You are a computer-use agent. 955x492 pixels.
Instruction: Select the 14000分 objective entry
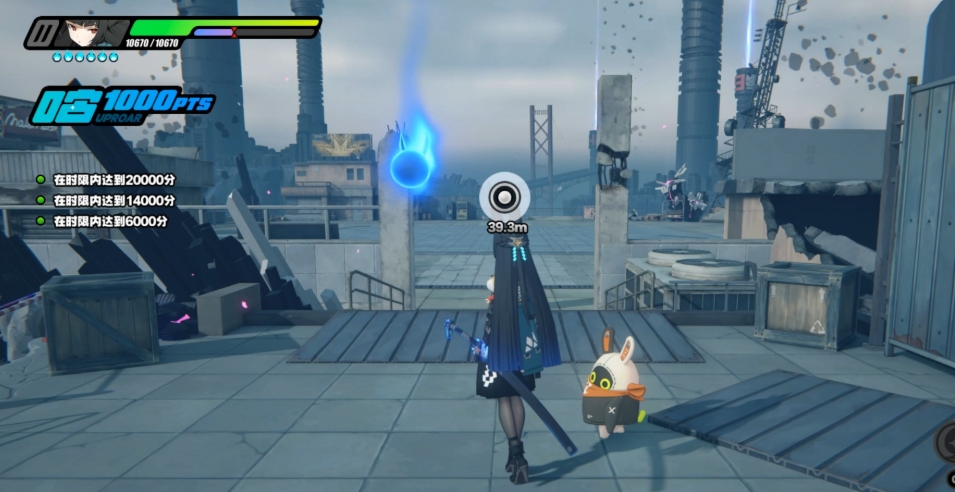tap(110, 201)
